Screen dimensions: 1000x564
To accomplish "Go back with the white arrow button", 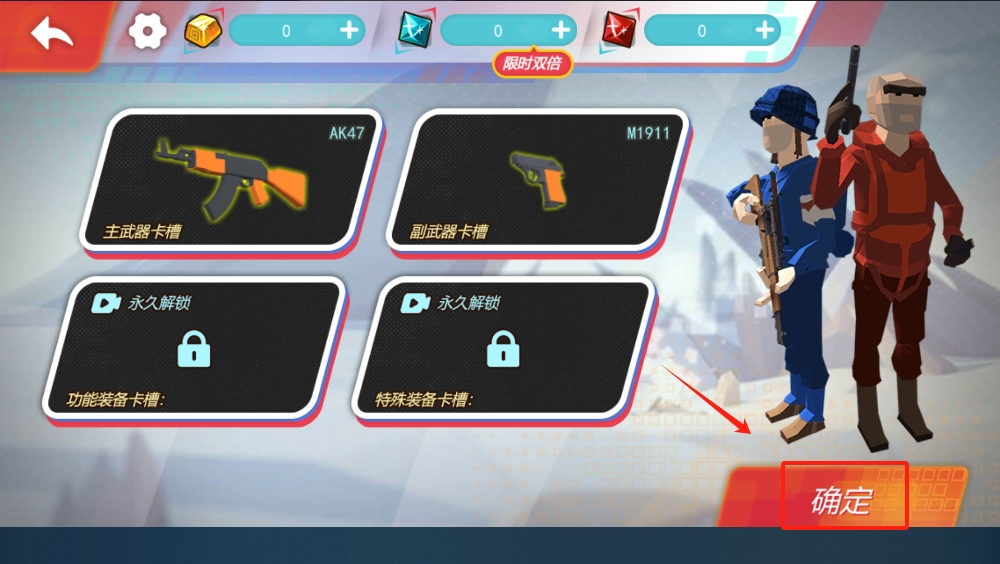I will [x=52, y=33].
